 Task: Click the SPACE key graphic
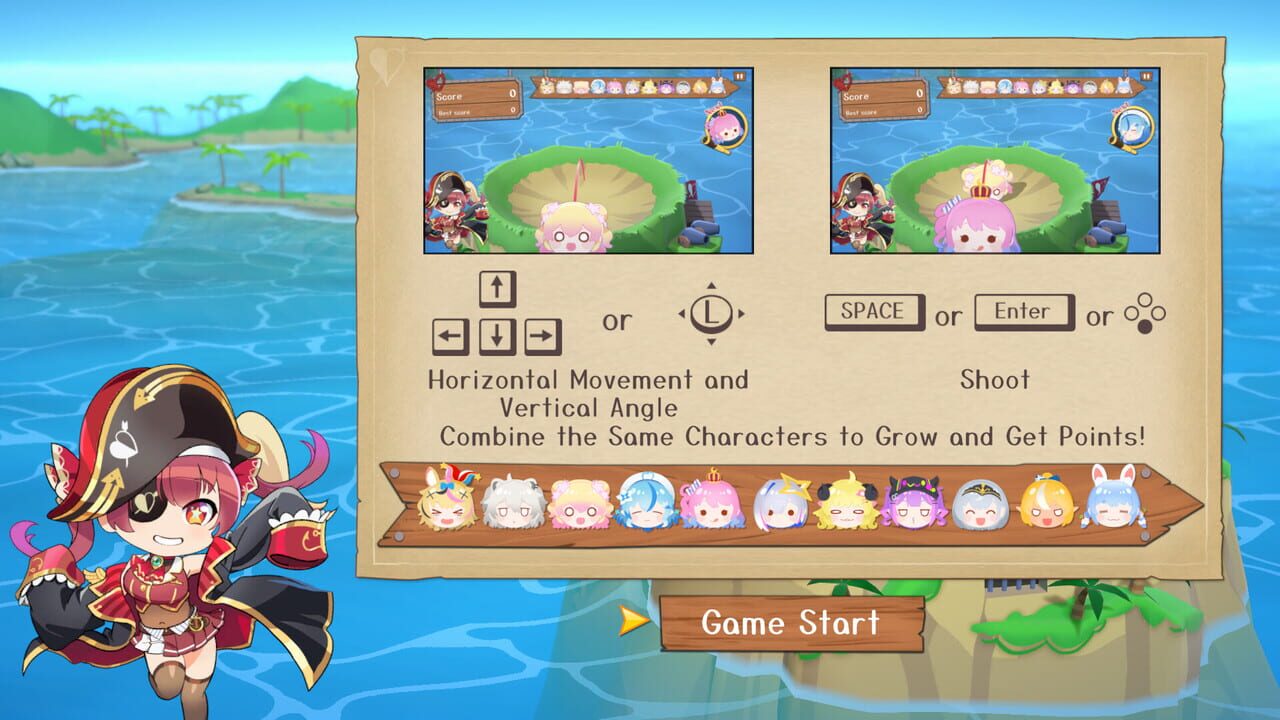tap(871, 311)
